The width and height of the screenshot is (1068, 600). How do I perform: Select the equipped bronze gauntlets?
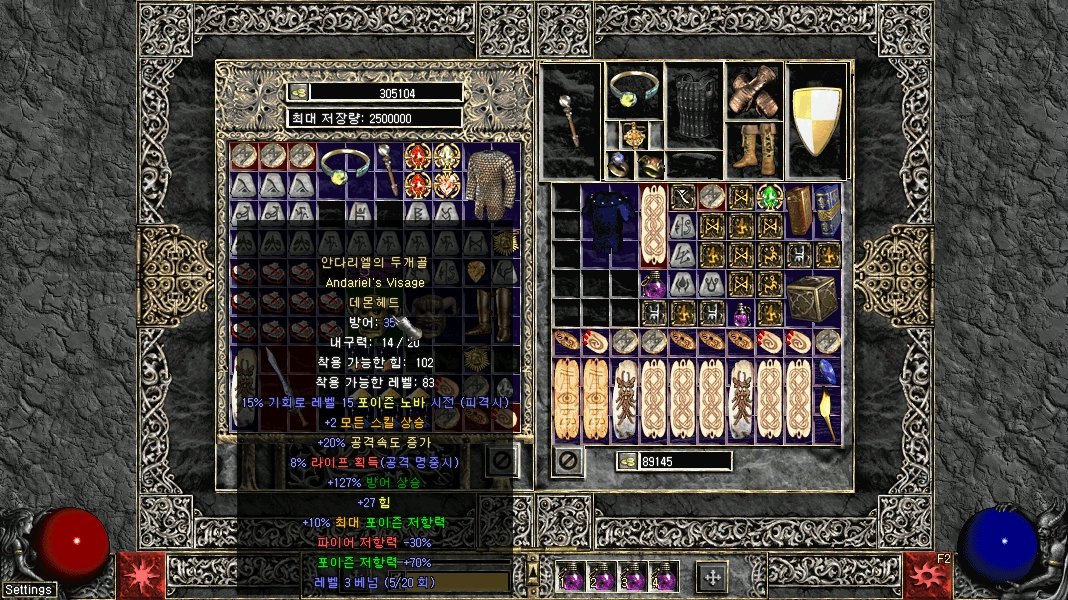pos(754,92)
